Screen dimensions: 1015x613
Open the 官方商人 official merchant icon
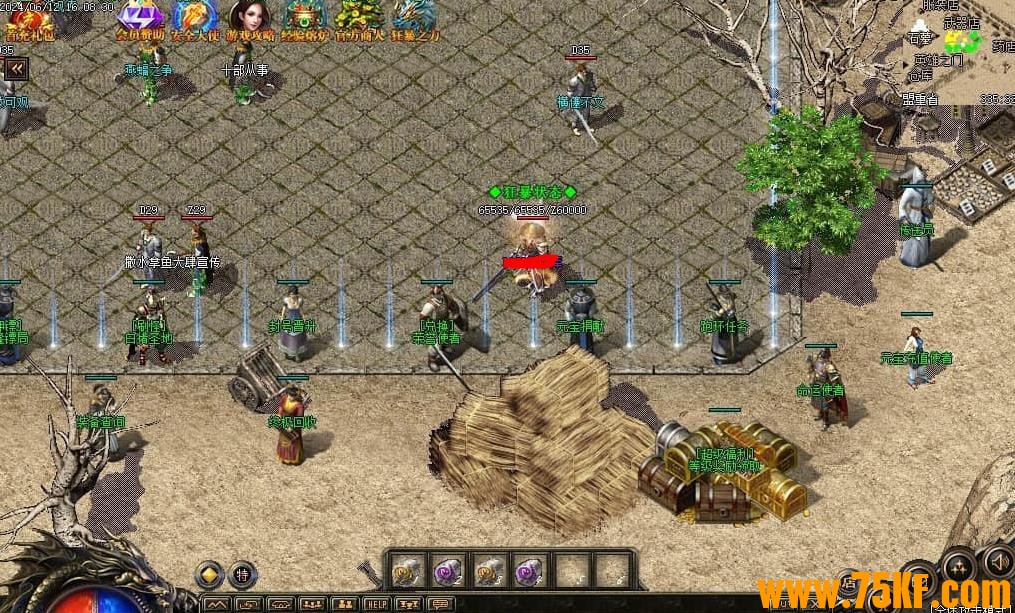coord(359,18)
